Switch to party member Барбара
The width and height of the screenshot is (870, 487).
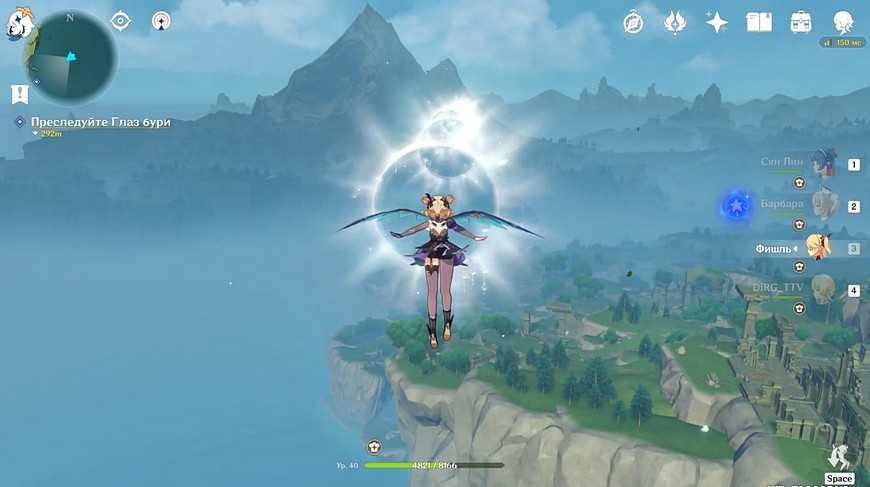click(823, 205)
